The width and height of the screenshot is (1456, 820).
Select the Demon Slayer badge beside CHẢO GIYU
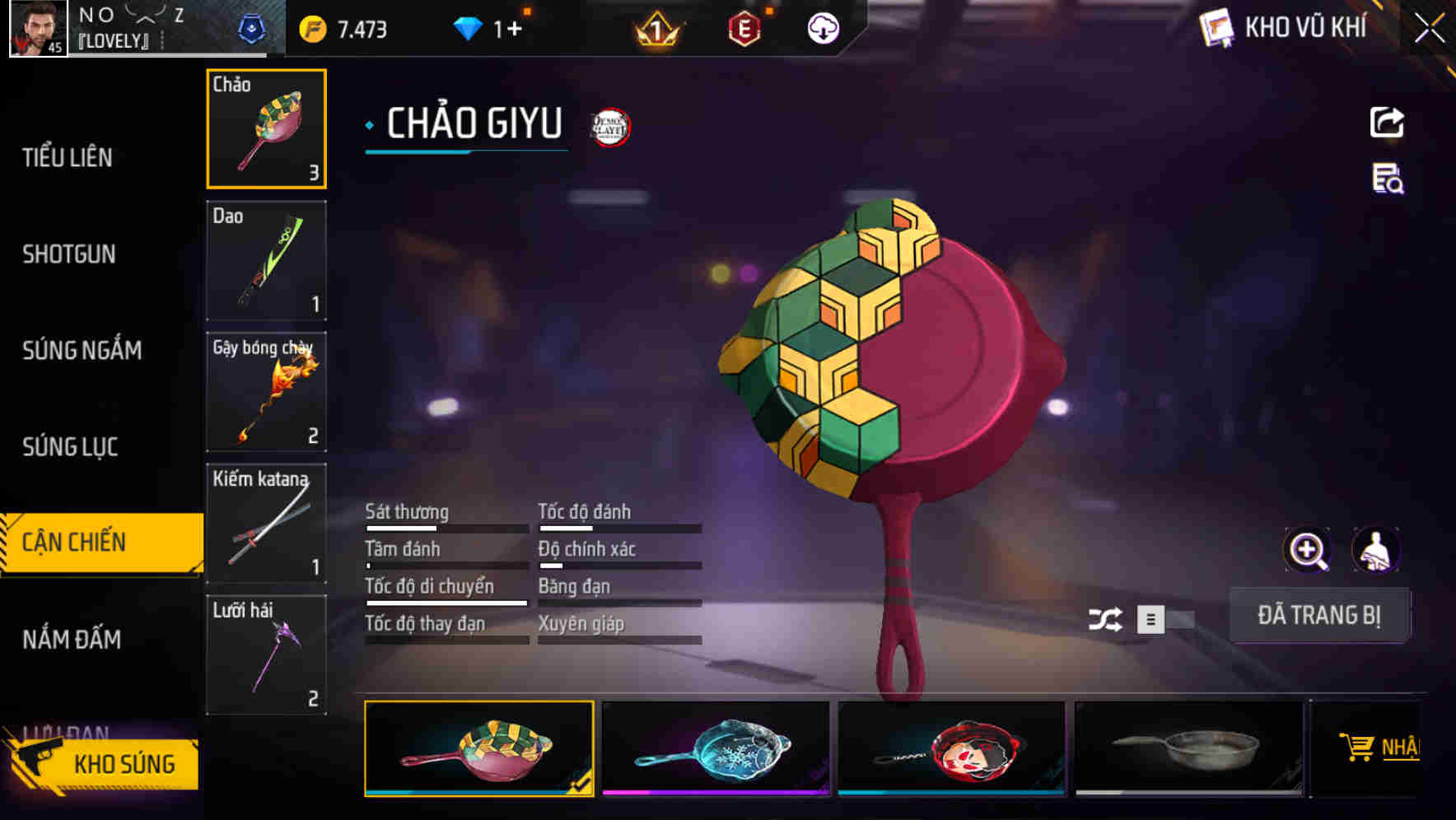[x=608, y=126]
